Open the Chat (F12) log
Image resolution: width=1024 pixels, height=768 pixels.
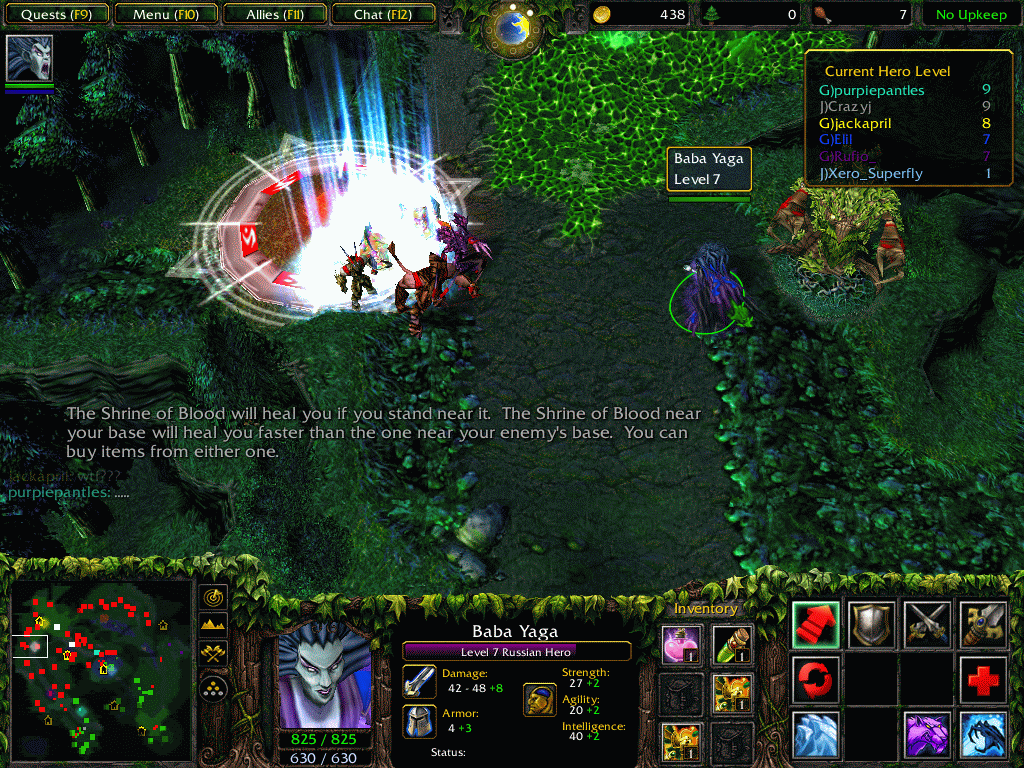click(x=381, y=15)
